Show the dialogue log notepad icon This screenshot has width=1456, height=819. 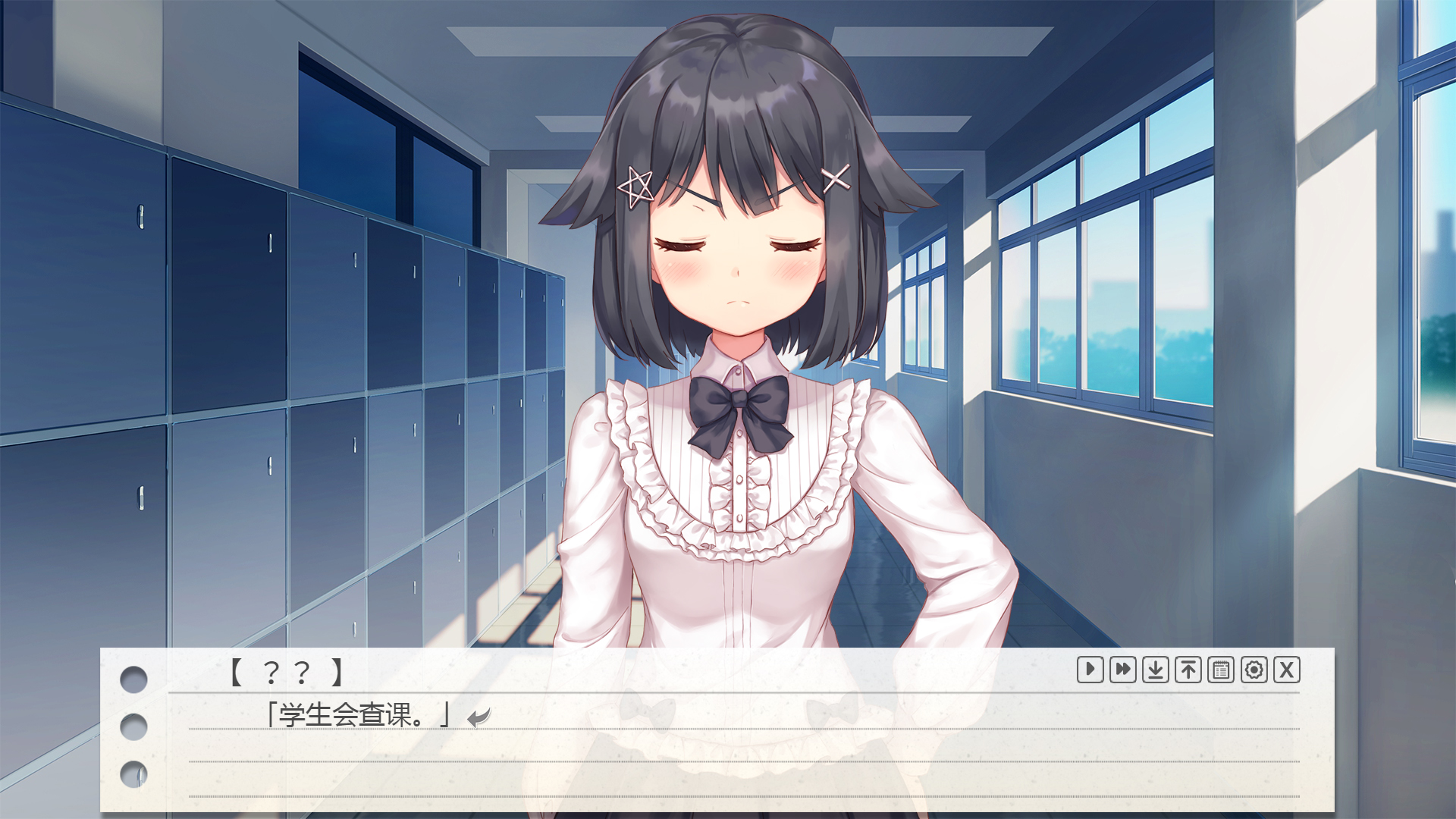(1221, 670)
